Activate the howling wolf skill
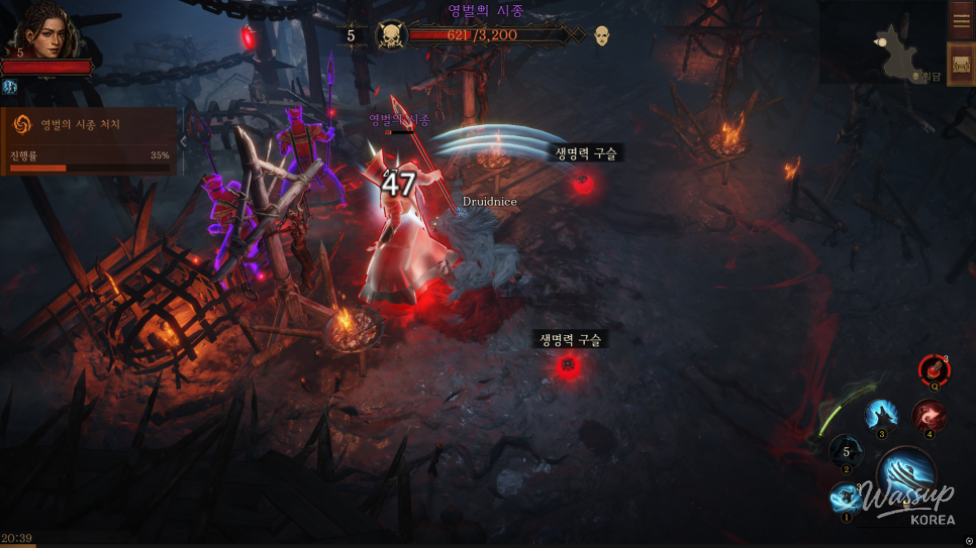 [x=881, y=414]
